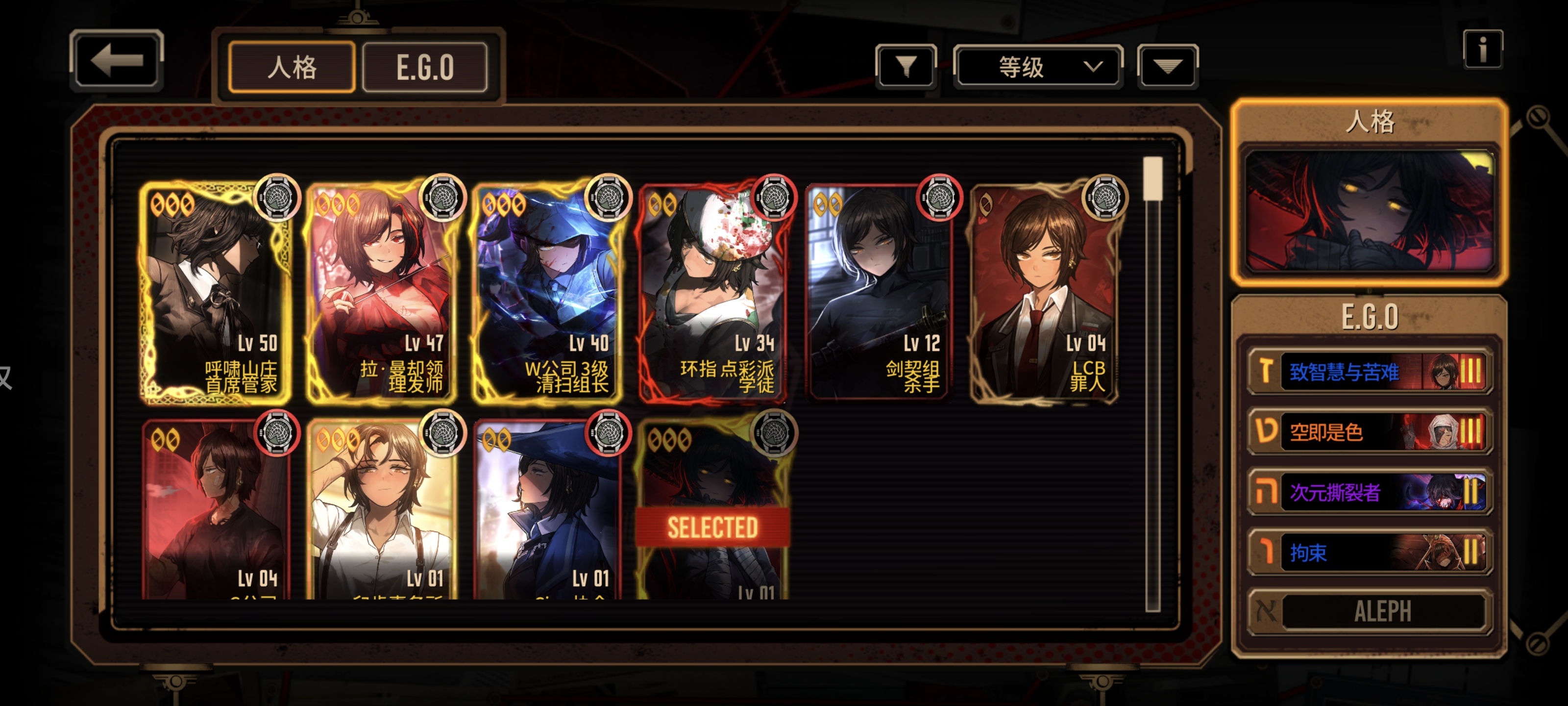Show the info panel via the i icon
The image size is (1568, 706).
pyautogui.click(x=1482, y=50)
